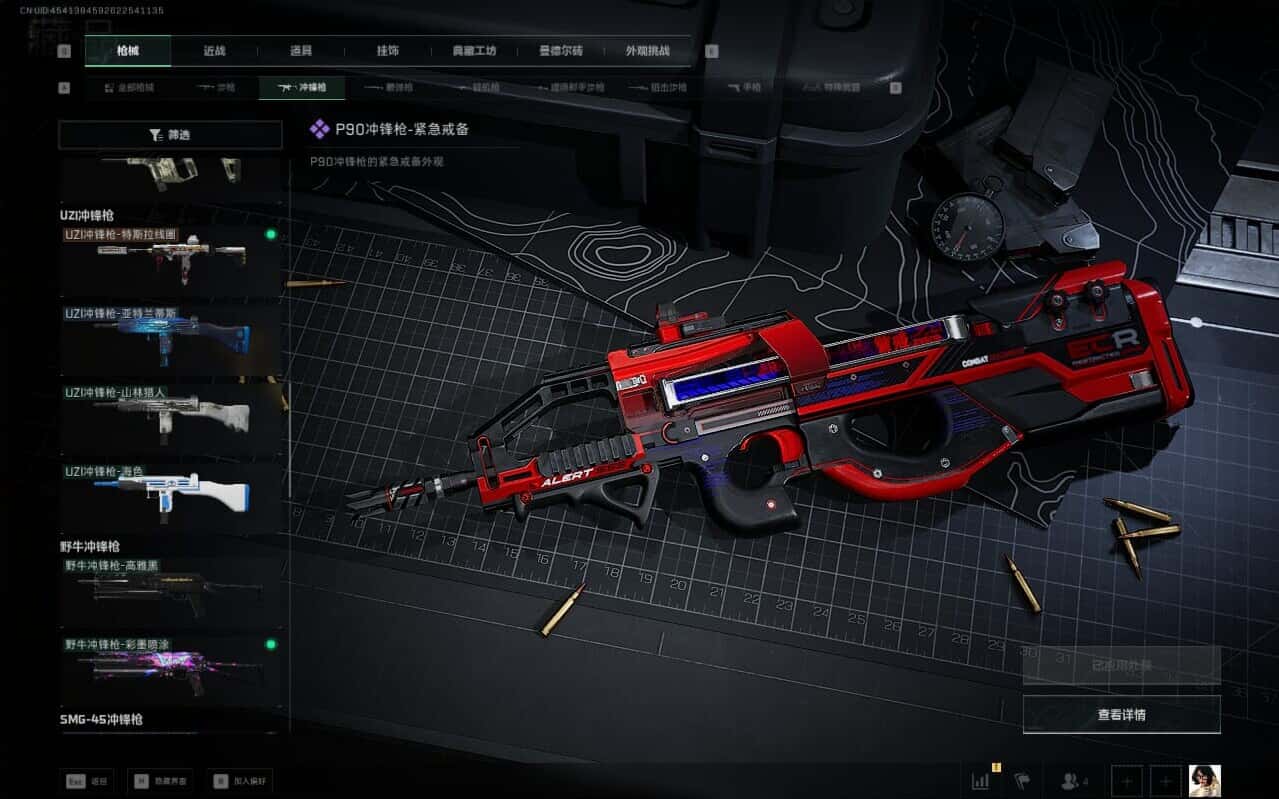Choose the 野牛冲锋枪-高雅黑 skin
This screenshot has width=1279, height=799.
coord(170,590)
